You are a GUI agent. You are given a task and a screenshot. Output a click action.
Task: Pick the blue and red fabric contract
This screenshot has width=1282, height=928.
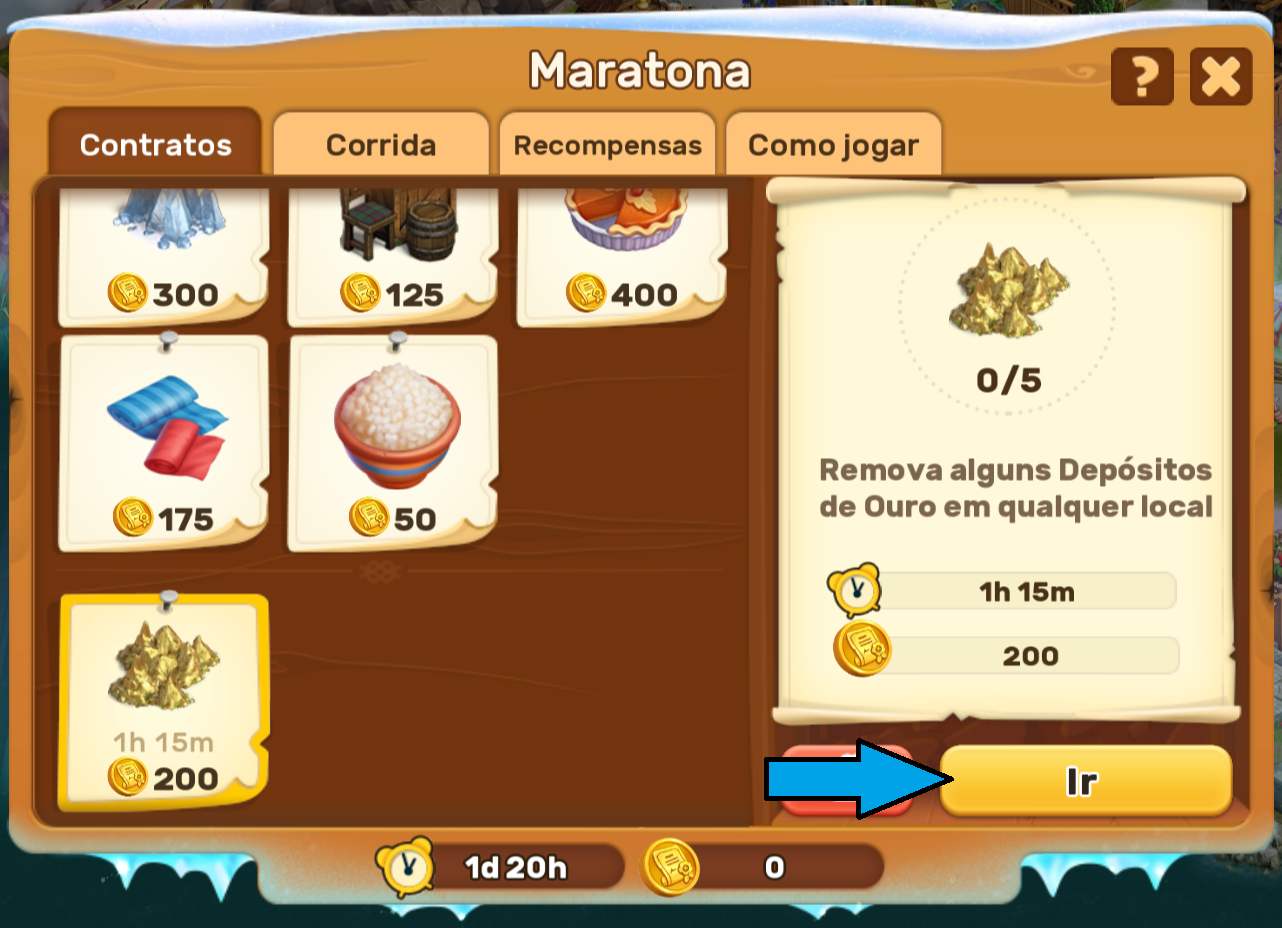point(164,445)
